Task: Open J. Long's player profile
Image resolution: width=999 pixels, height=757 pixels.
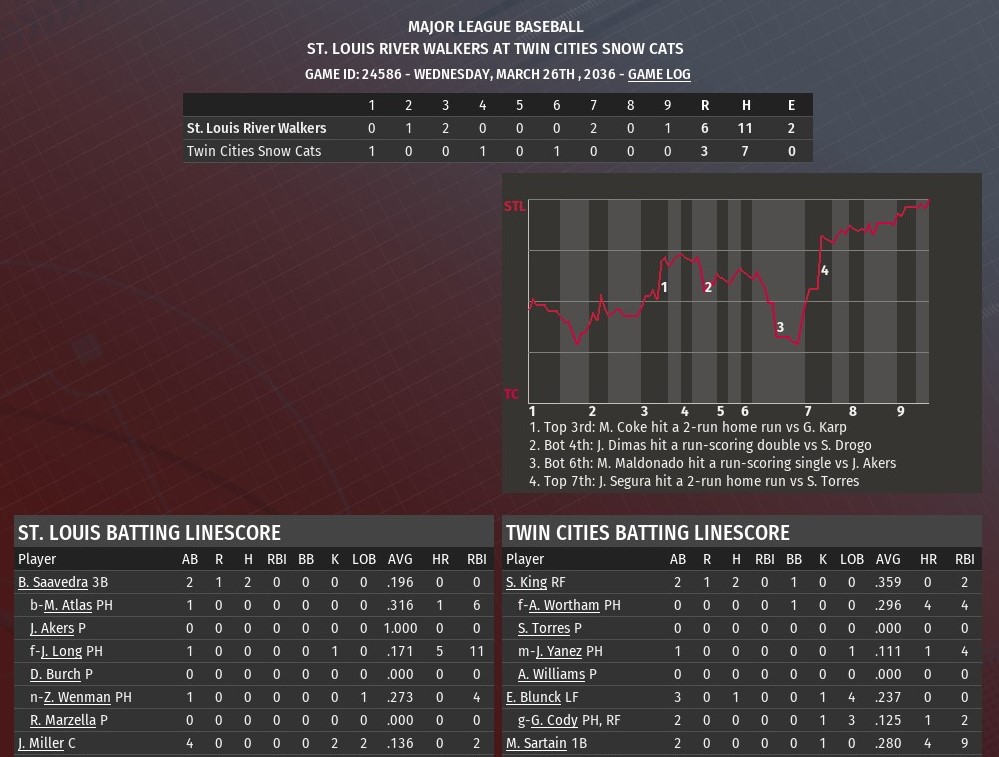Action: [62, 651]
